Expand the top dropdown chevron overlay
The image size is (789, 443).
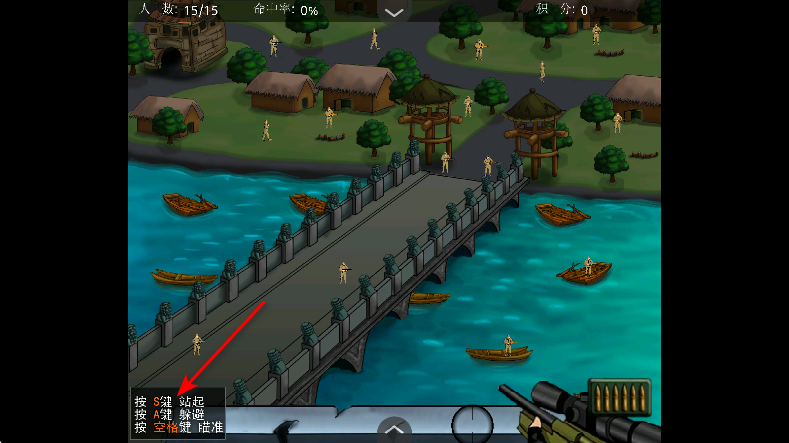coord(394,12)
